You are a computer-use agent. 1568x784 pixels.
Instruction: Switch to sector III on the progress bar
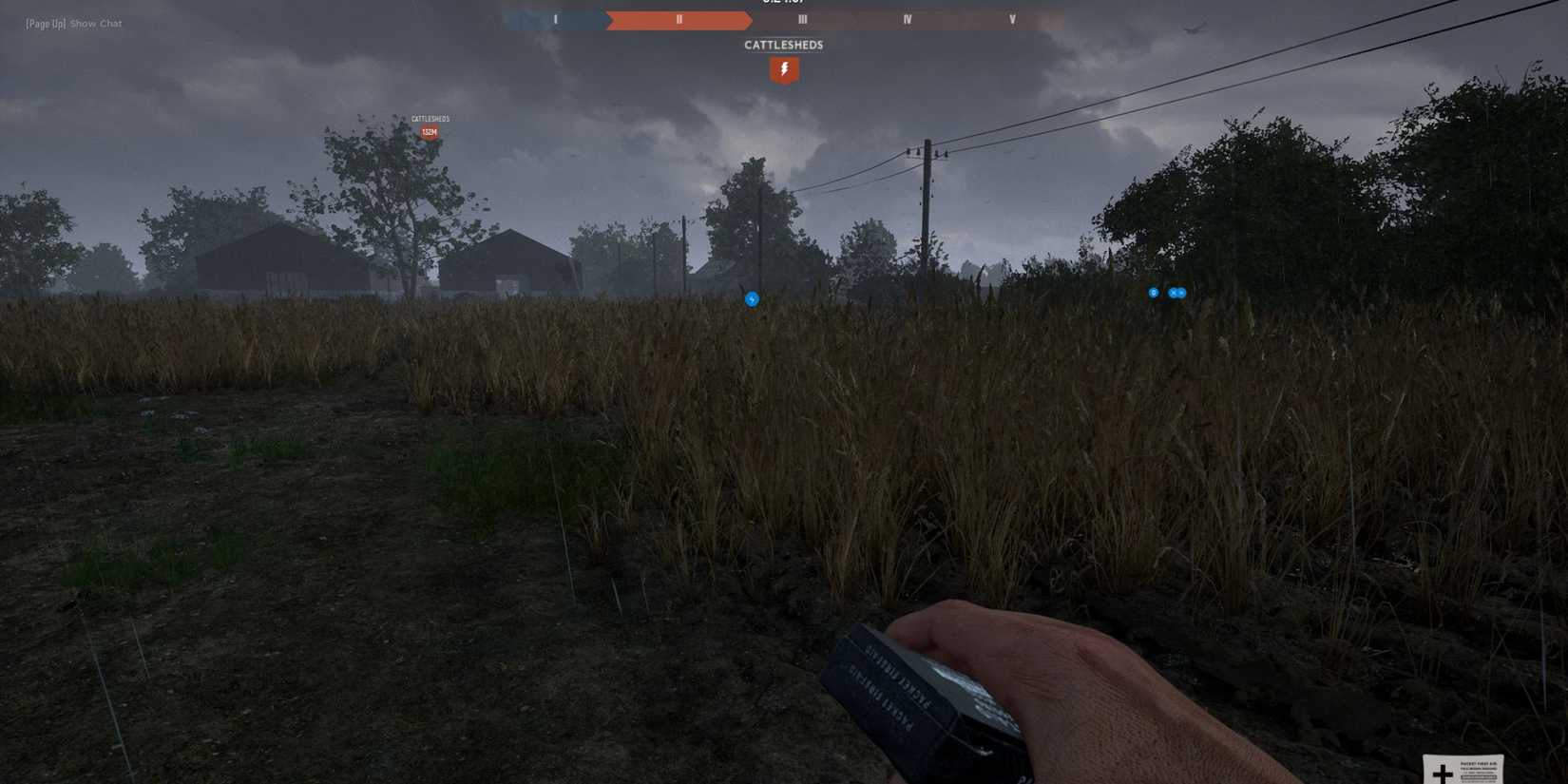pyautogui.click(x=802, y=18)
